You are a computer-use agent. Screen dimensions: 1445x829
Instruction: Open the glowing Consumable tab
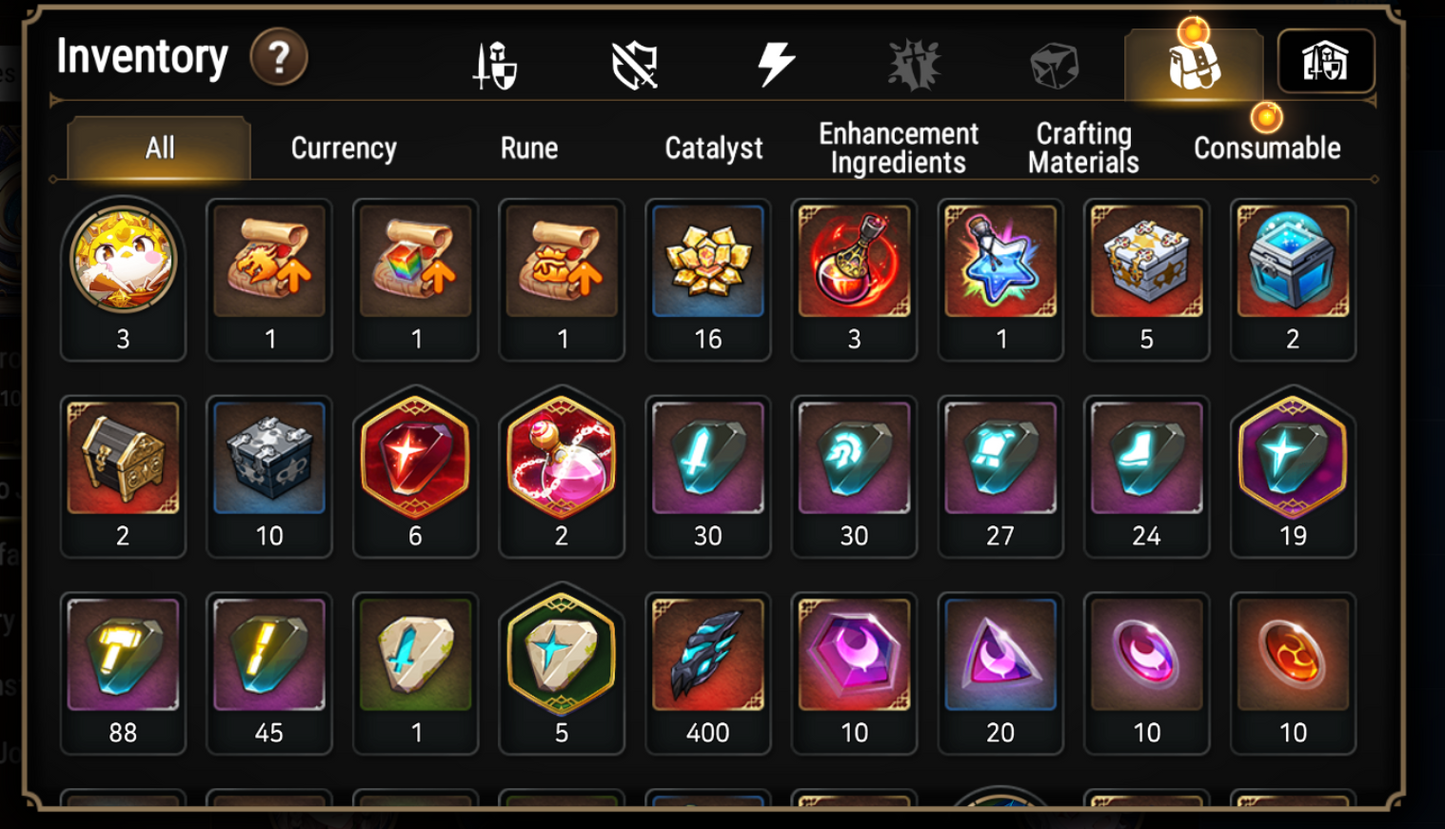tap(1265, 148)
